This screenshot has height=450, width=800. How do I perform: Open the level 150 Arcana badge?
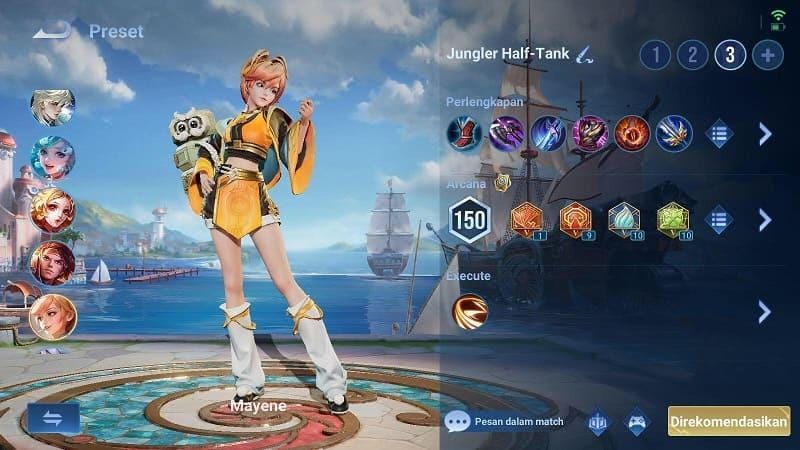pyautogui.click(x=469, y=220)
